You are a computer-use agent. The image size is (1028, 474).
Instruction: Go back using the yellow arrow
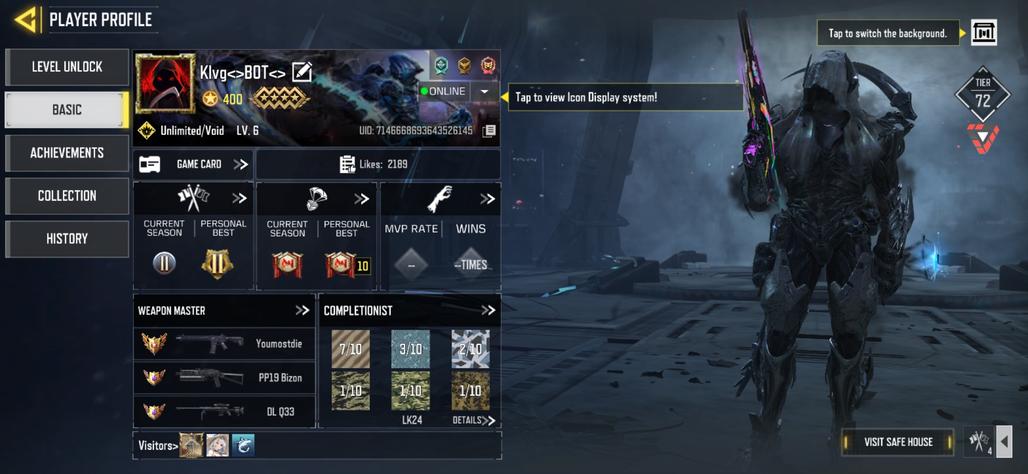[x=27, y=19]
